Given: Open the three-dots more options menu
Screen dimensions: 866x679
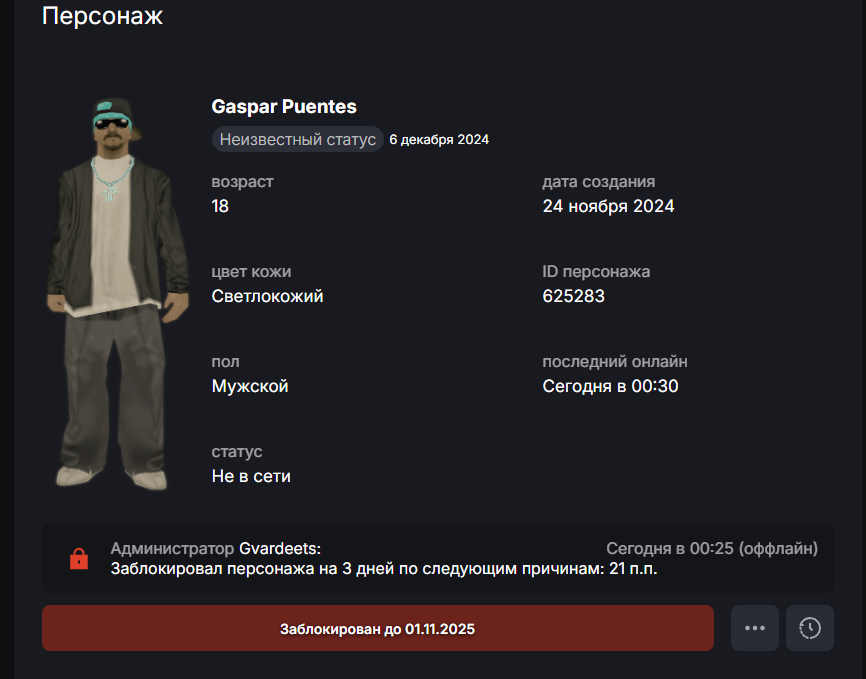Looking at the screenshot, I should (x=755, y=628).
